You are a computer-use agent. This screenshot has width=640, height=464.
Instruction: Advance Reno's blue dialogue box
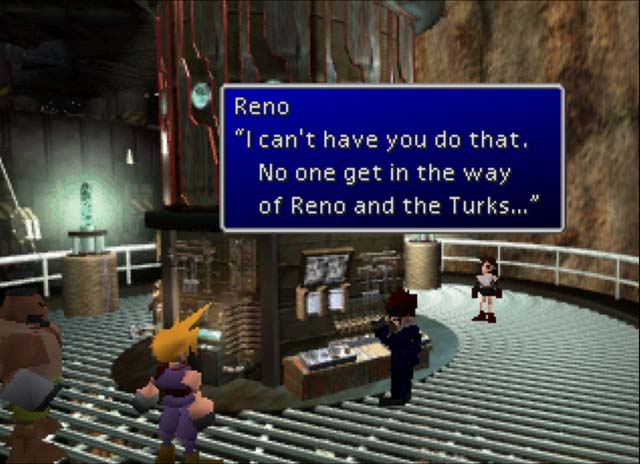(x=391, y=158)
